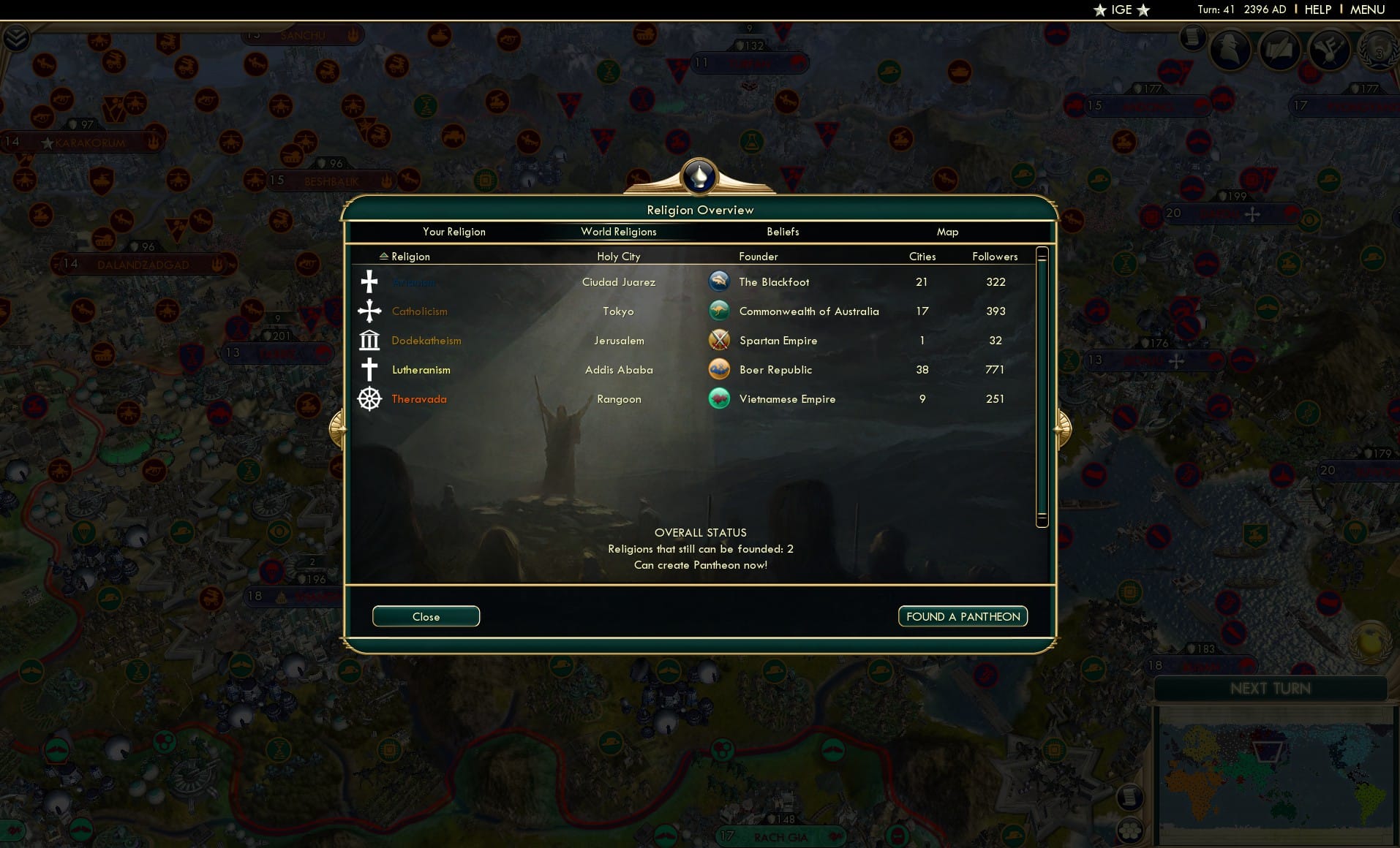Toggle the religion column sort arrow
This screenshot has height=848, width=1400.
pos(383,256)
